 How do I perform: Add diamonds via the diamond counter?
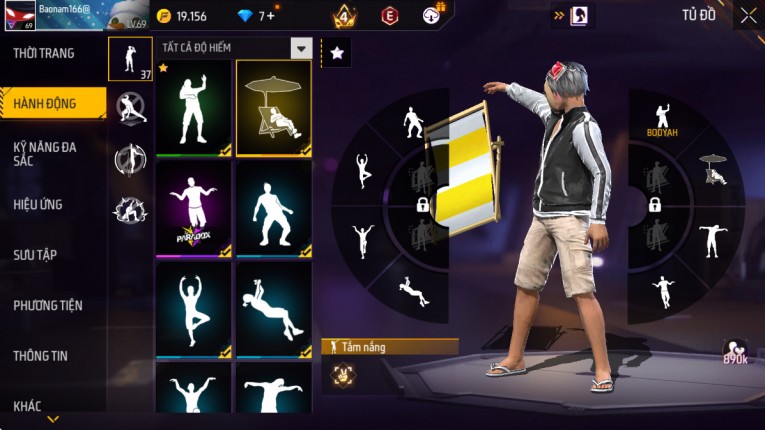266,16
